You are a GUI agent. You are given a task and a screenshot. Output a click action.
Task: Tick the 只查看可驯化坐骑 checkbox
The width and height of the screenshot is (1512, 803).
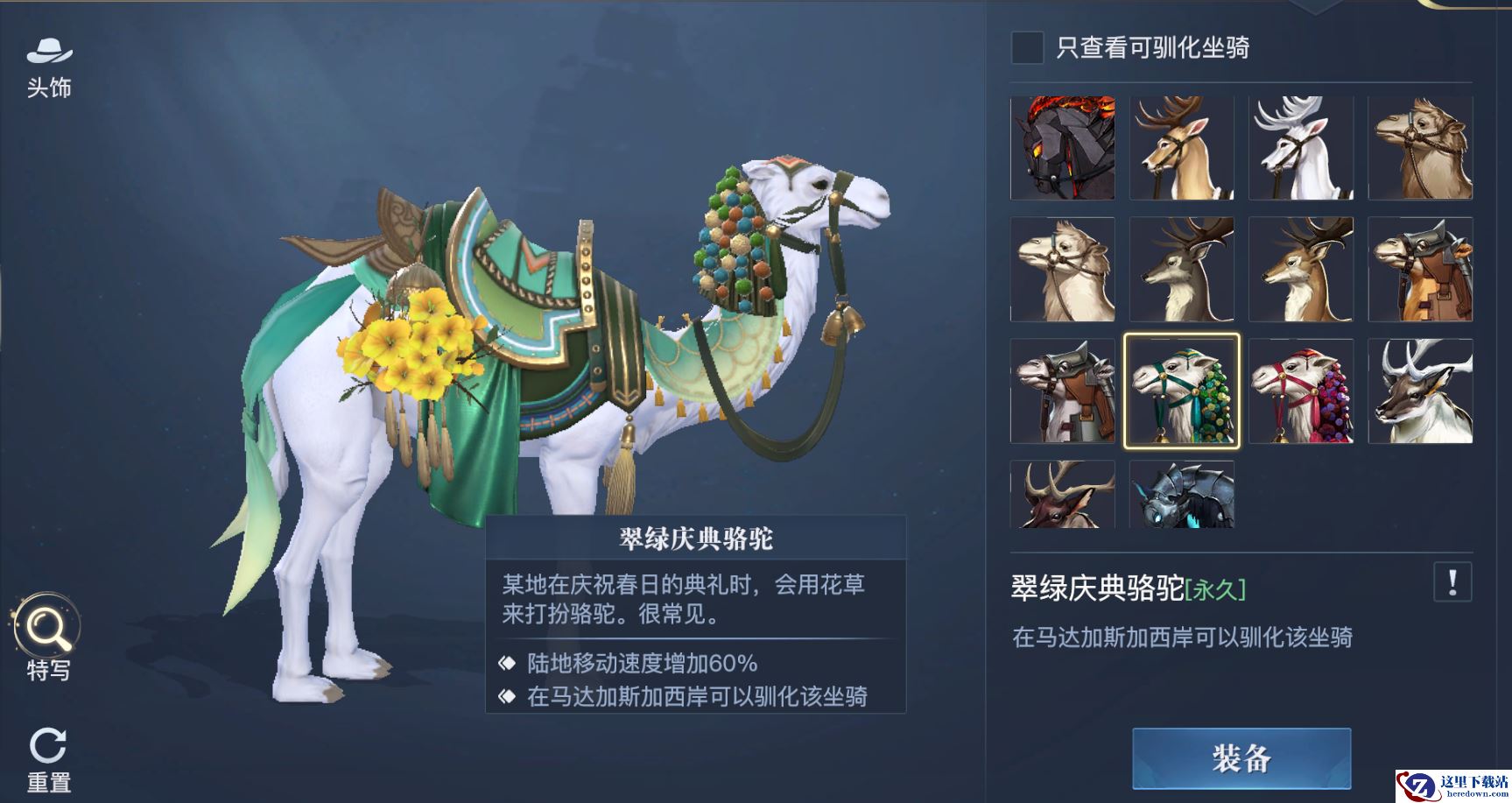click(x=1027, y=47)
